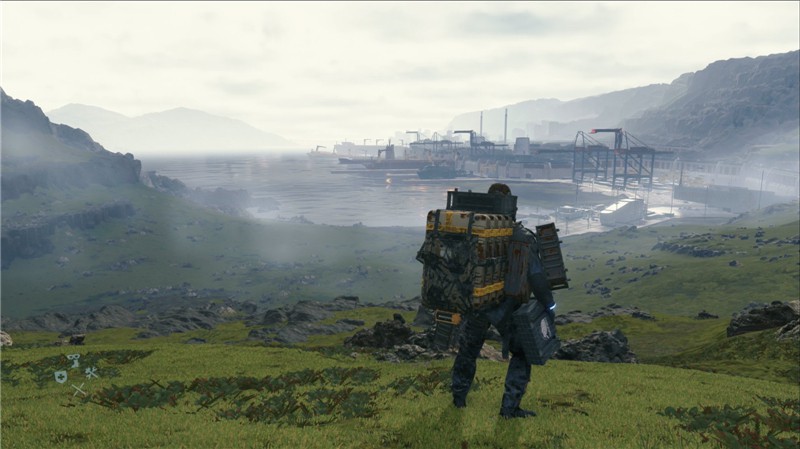
Task: Select the crossed sticks icon
Action: (78, 389)
